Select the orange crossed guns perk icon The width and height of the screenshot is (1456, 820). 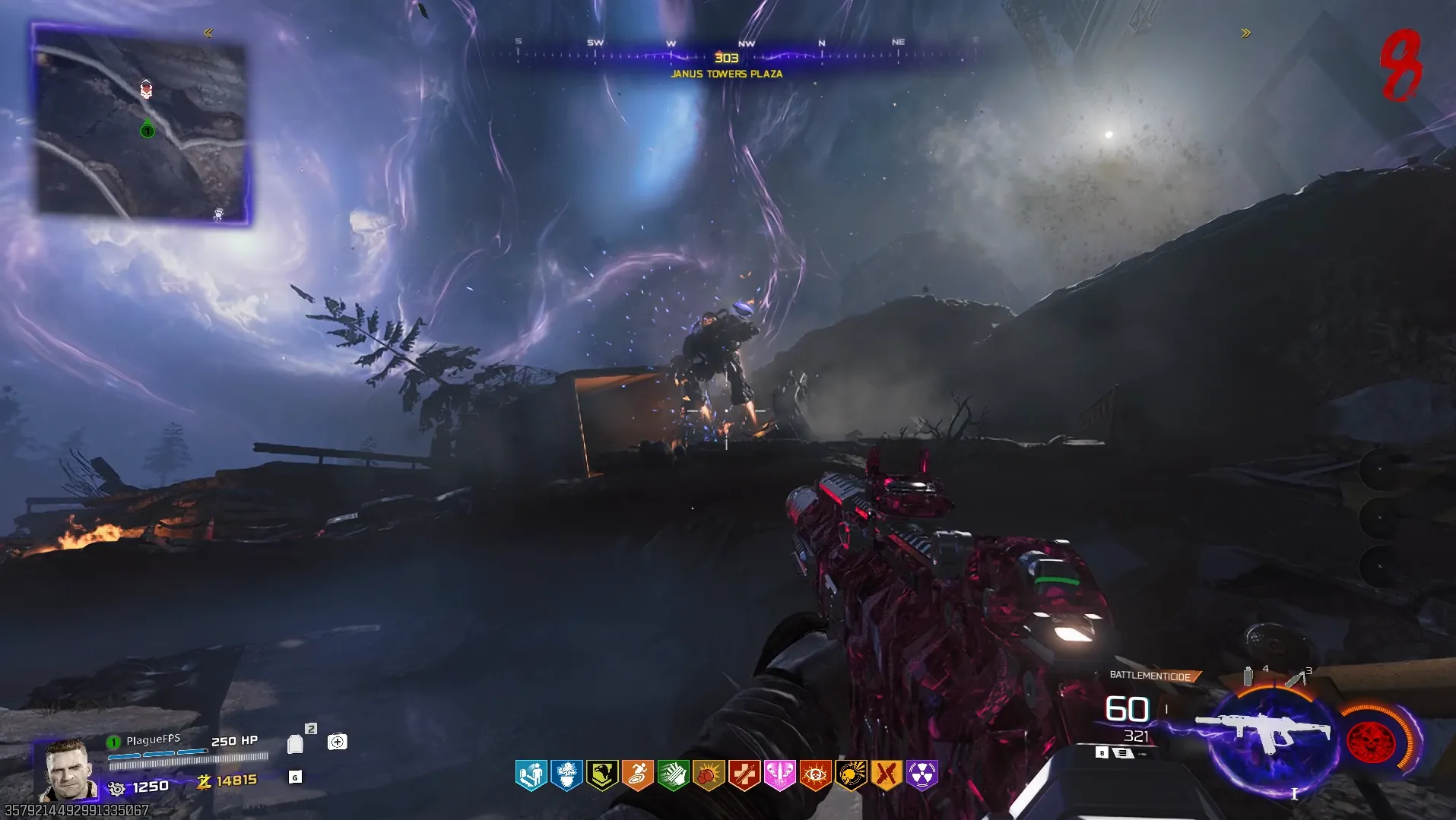[x=887, y=775]
